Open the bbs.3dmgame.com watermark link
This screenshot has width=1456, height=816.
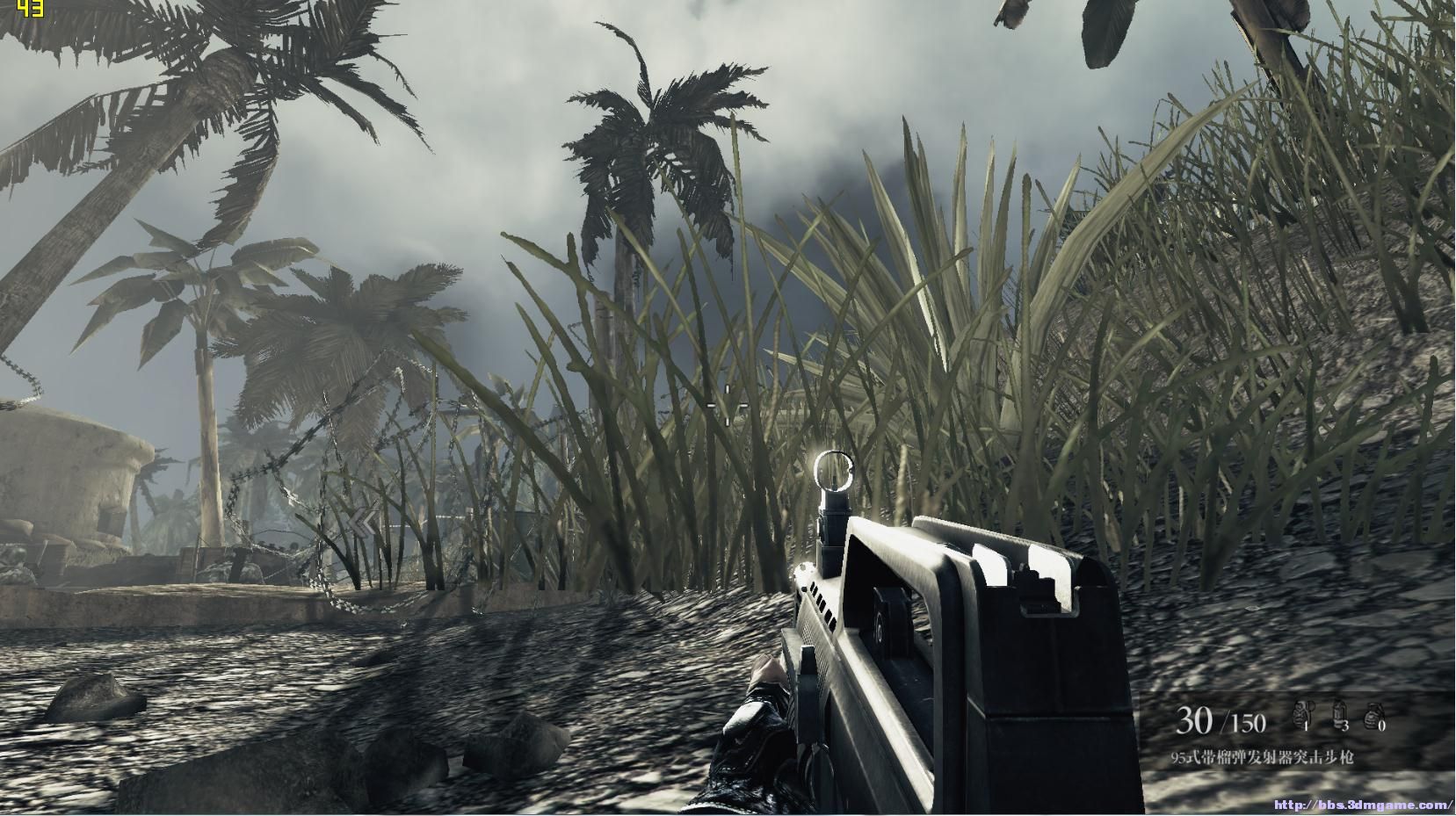click(1363, 805)
